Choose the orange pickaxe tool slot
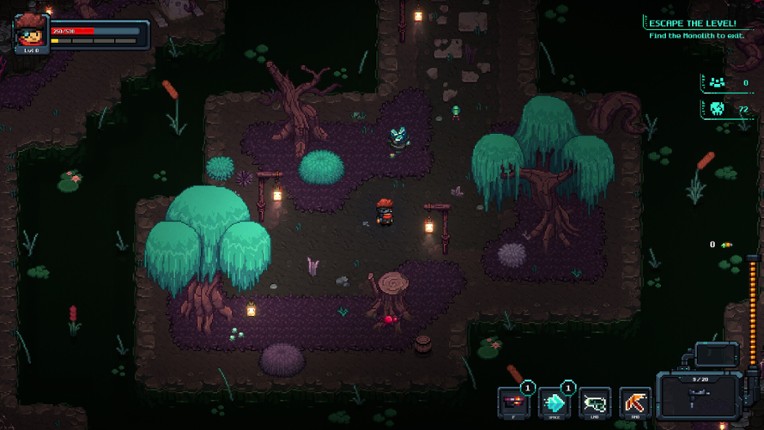 [635, 402]
